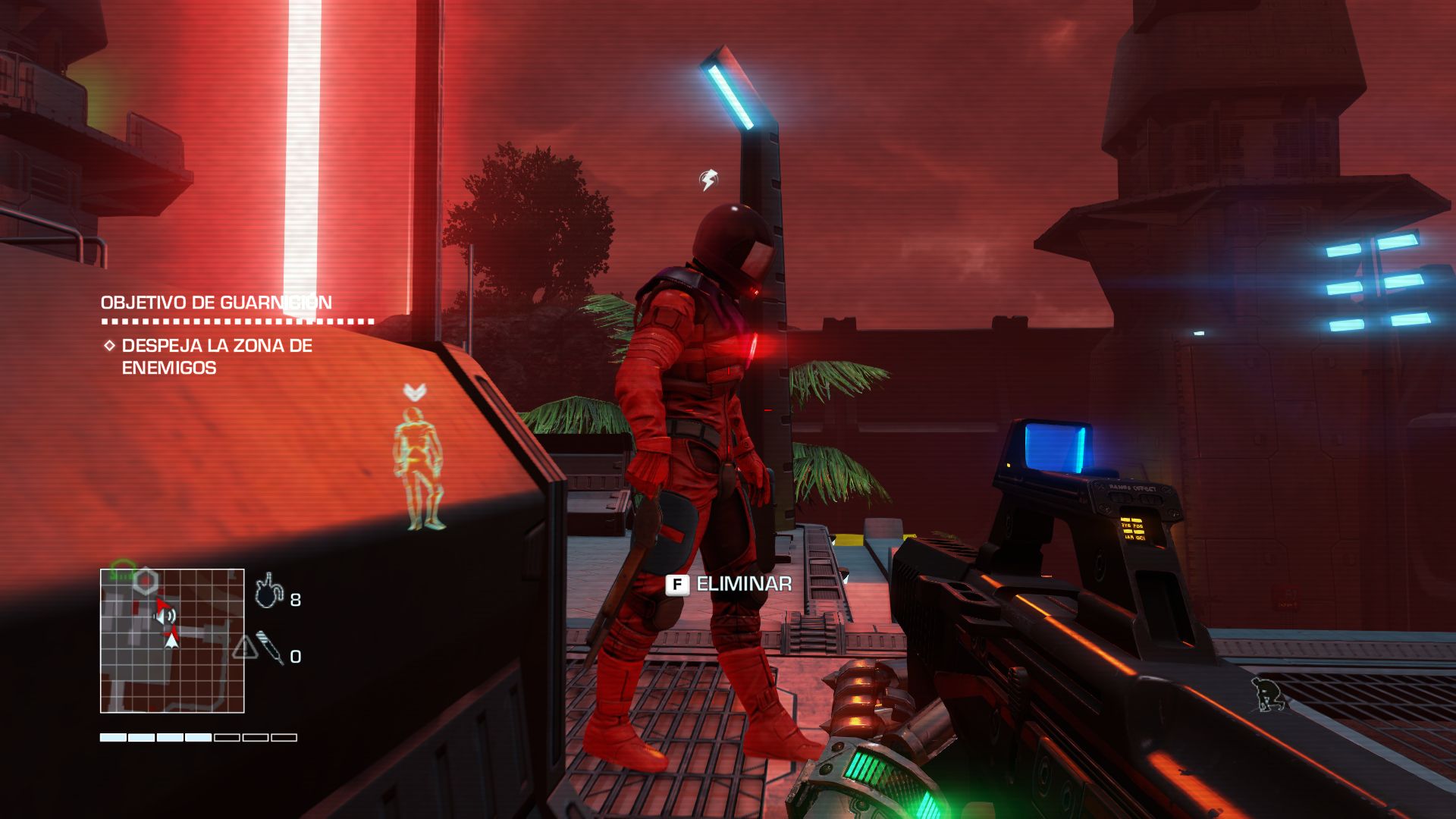Click the minimap in the lower left
Screen dimensions: 1456x819
coord(172,641)
